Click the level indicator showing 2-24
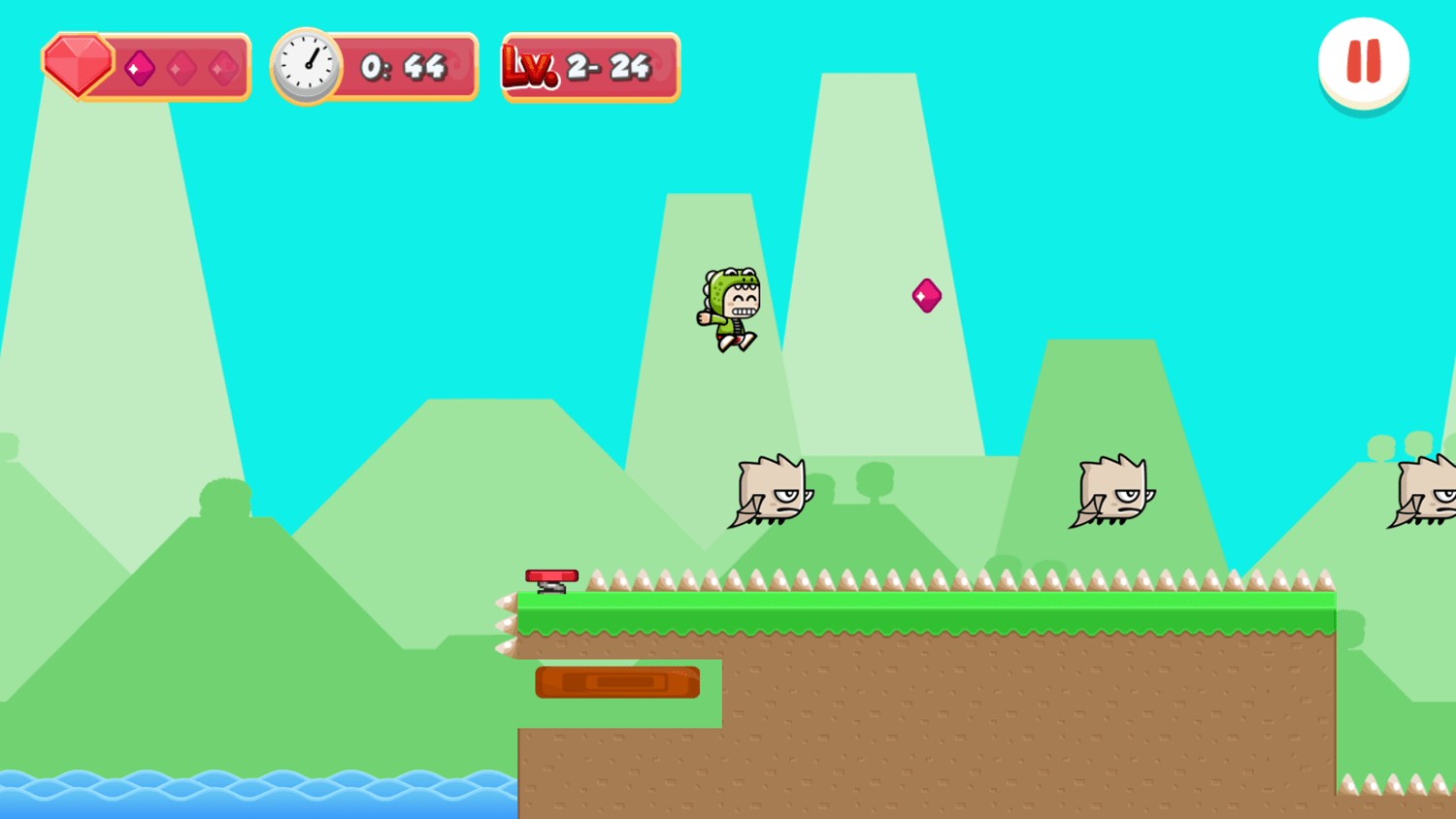Screen dimensions: 1456x819 (611, 65)
